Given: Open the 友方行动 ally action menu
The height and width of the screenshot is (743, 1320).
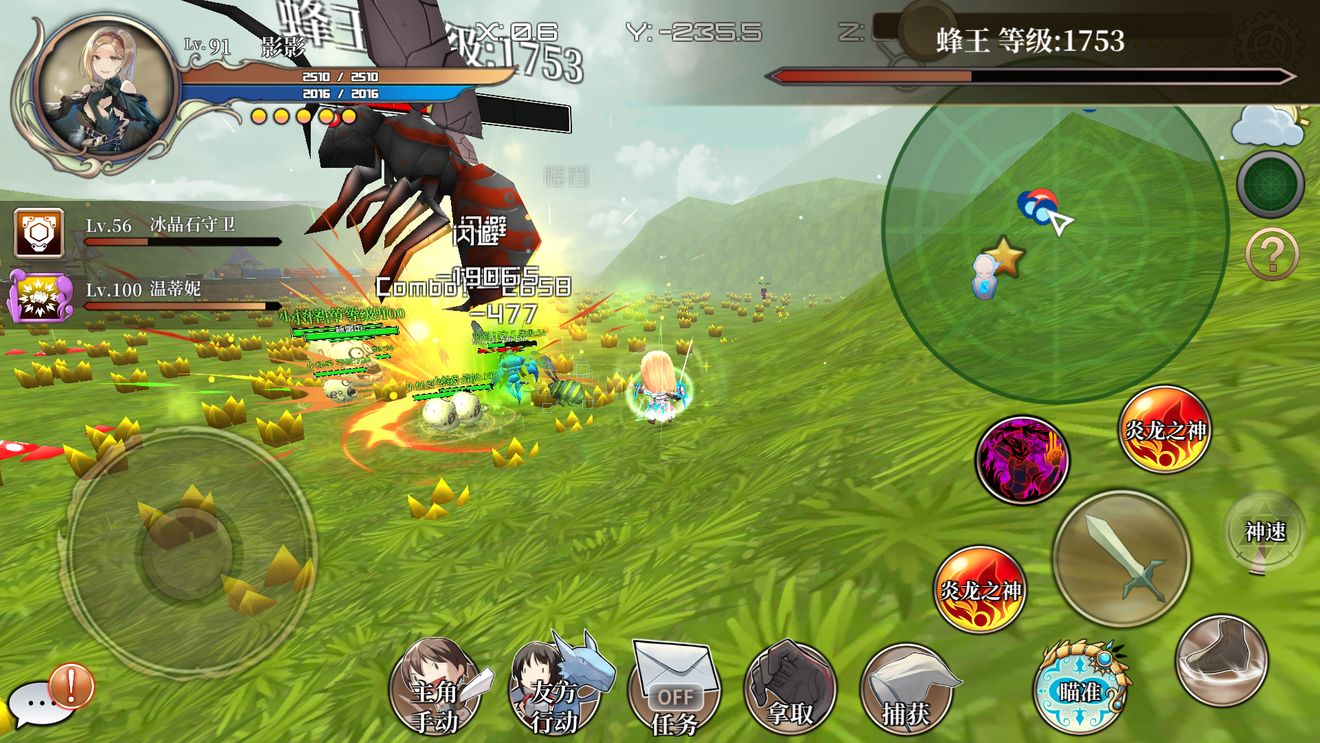Looking at the screenshot, I should [556, 689].
